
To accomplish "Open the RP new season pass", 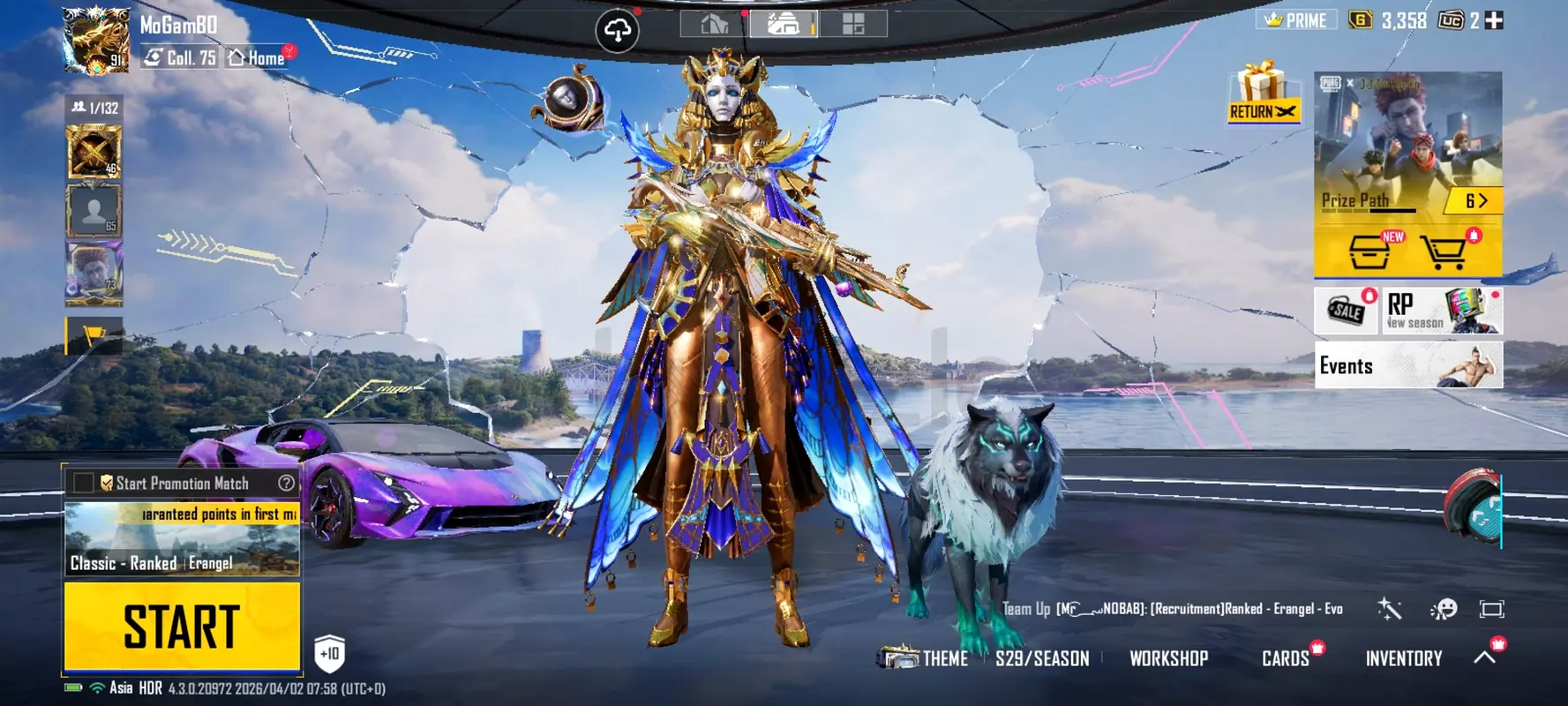I will coord(1441,311).
